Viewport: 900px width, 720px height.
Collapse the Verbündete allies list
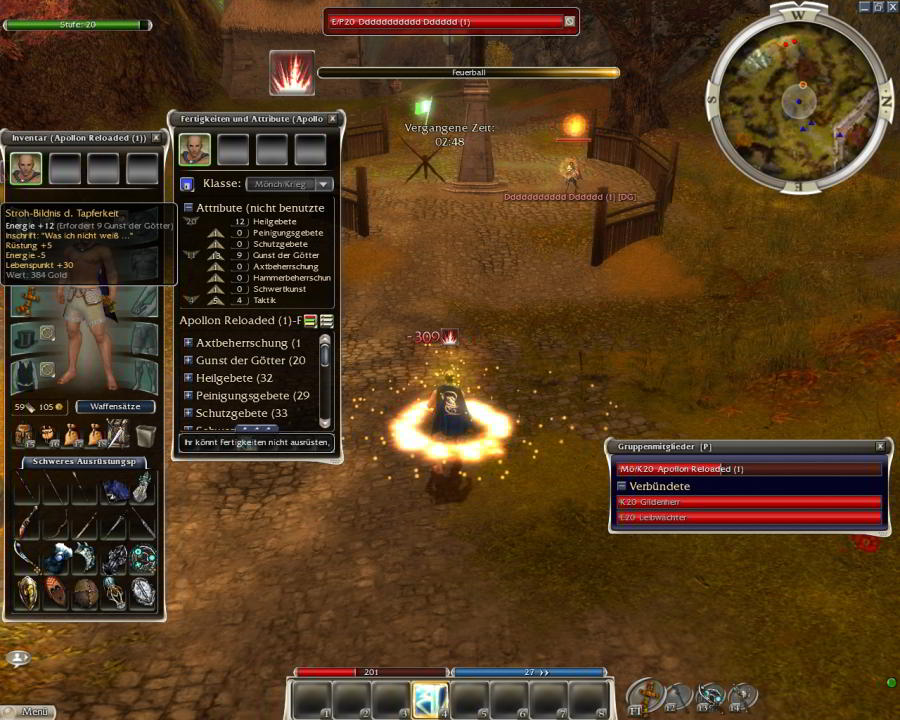[622, 486]
